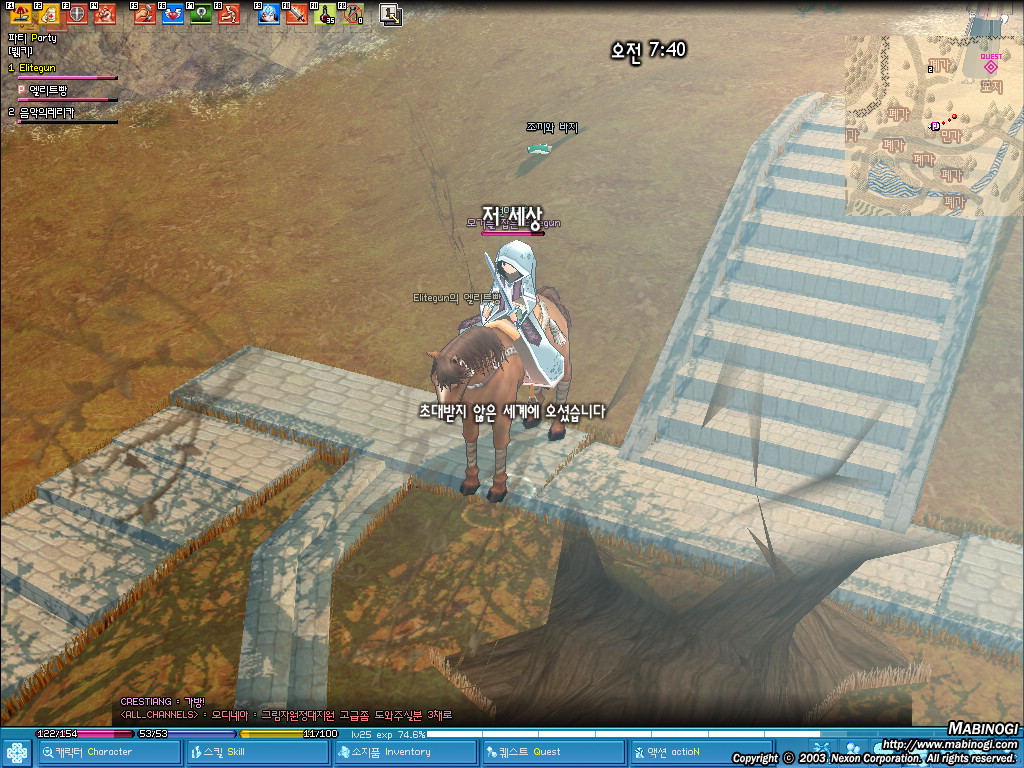
Task: Use the F4 fist skill icon
Action: pos(104,14)
